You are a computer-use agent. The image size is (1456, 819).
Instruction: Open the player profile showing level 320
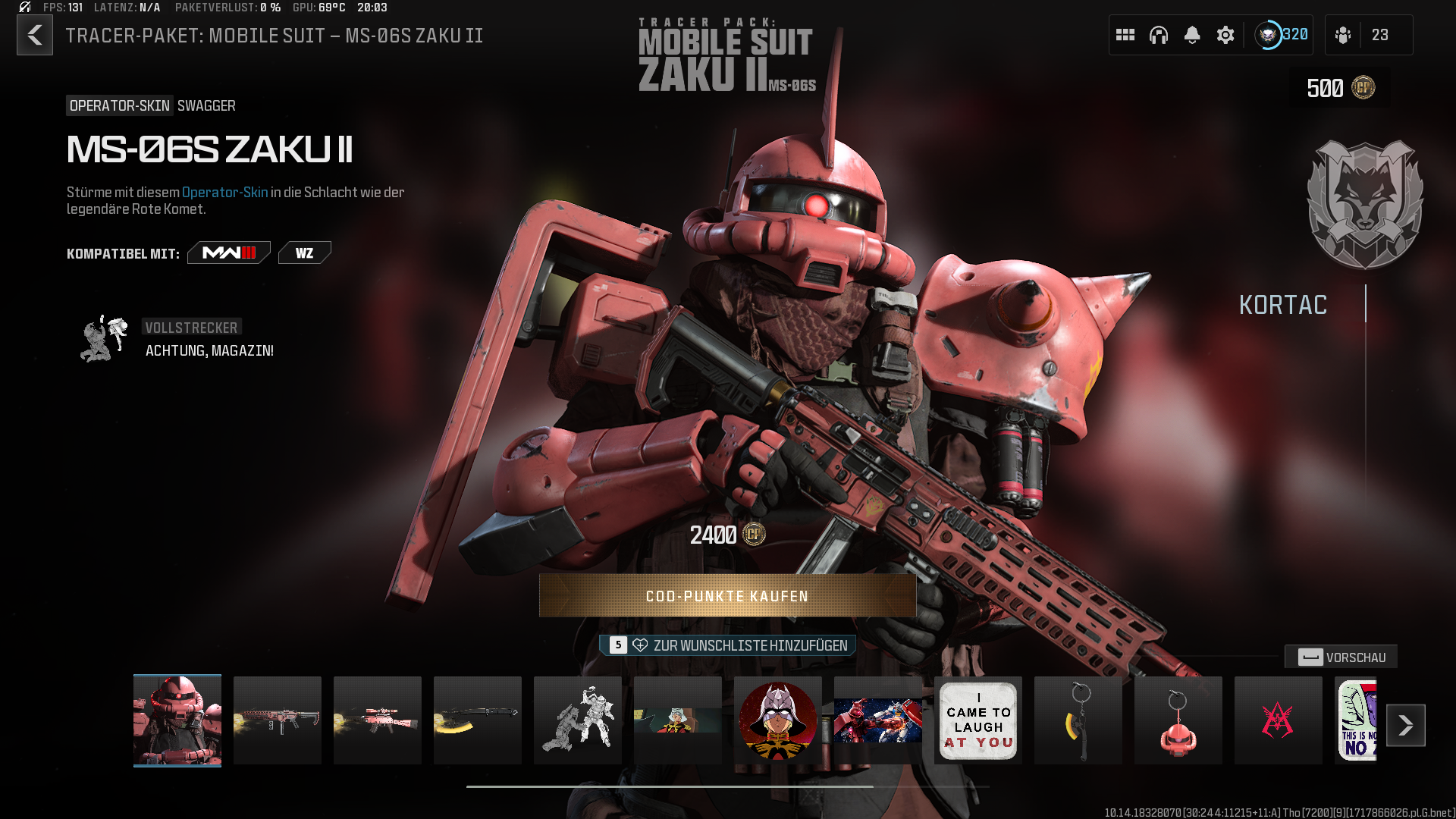(1282, 35)
